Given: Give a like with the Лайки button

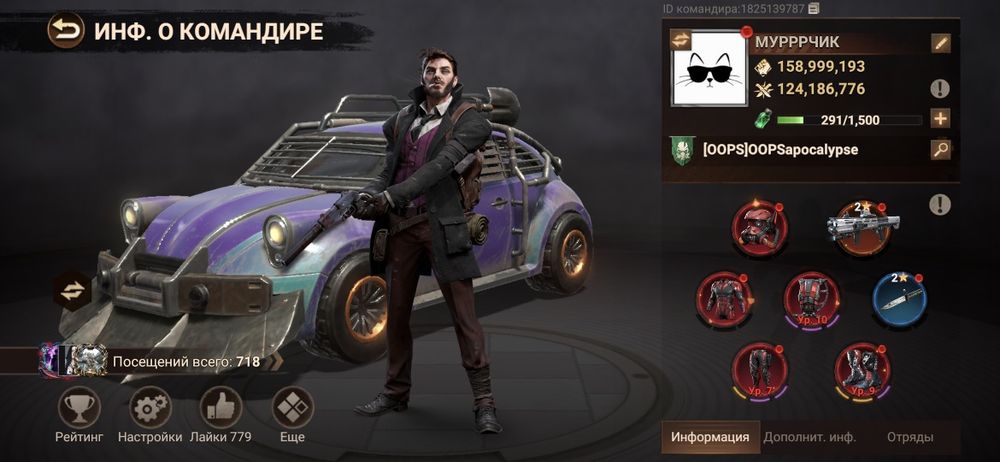Looking at the screenshot, I should (221, 407).
